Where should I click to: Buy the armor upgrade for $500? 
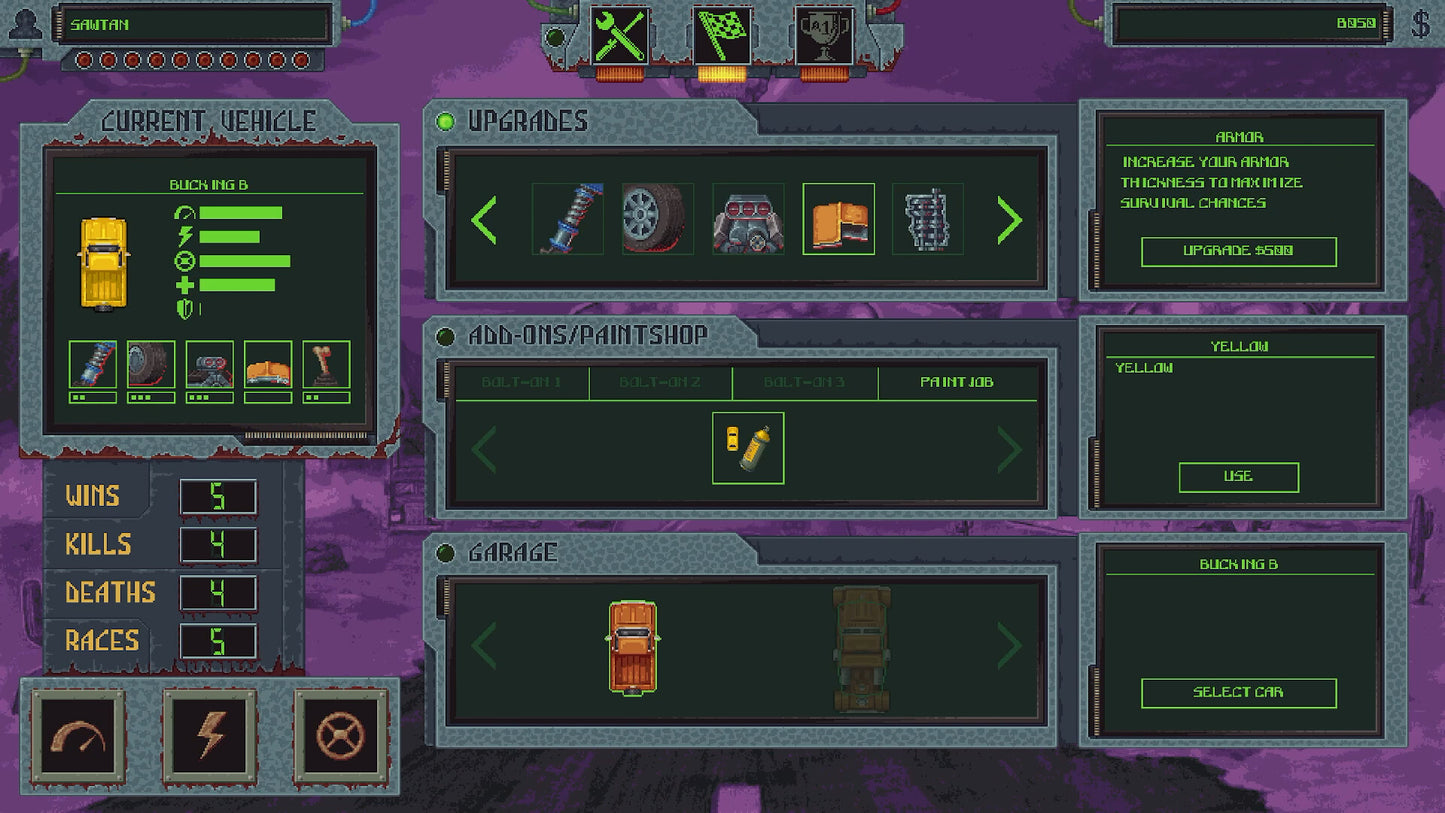(1238, 251)
